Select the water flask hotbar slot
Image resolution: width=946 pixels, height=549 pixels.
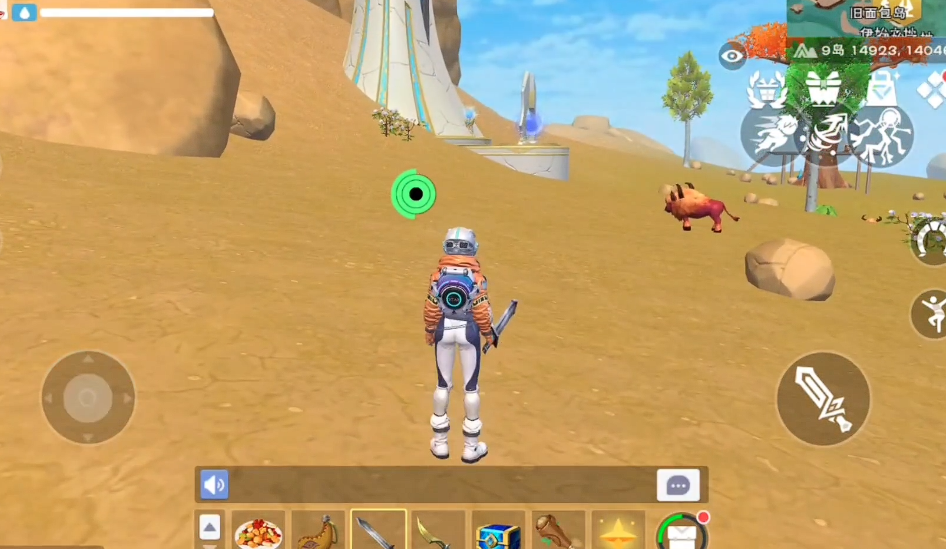(318, 531)
